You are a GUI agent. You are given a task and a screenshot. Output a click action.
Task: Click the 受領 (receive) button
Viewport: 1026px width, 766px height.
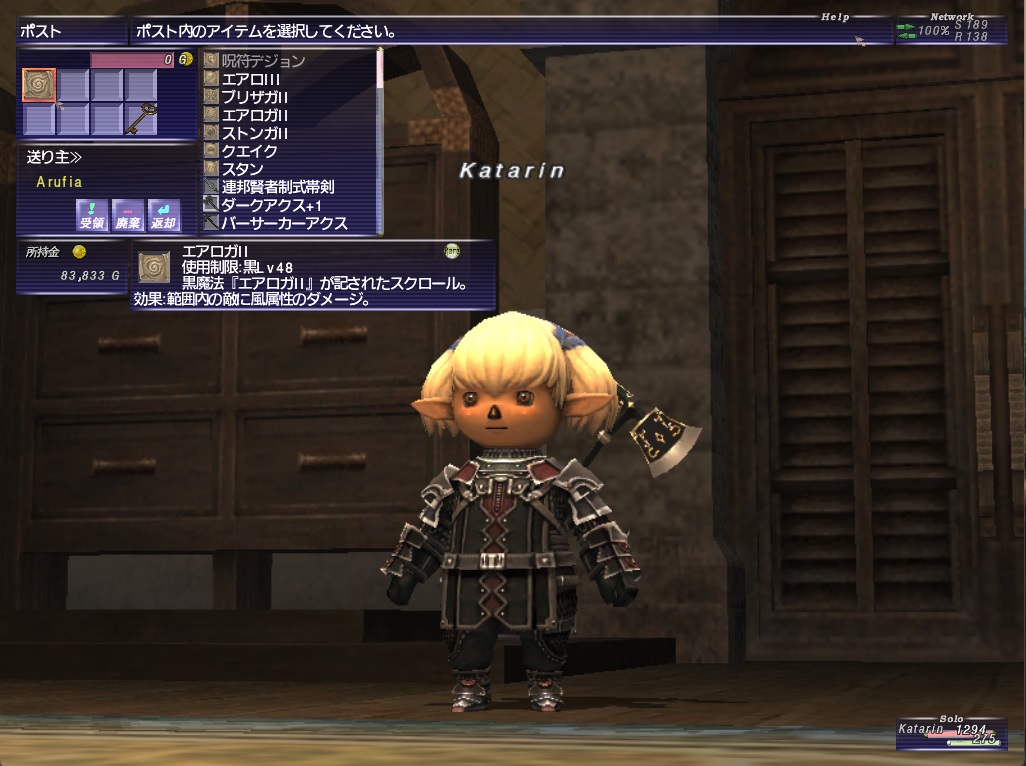click(91, 215)
